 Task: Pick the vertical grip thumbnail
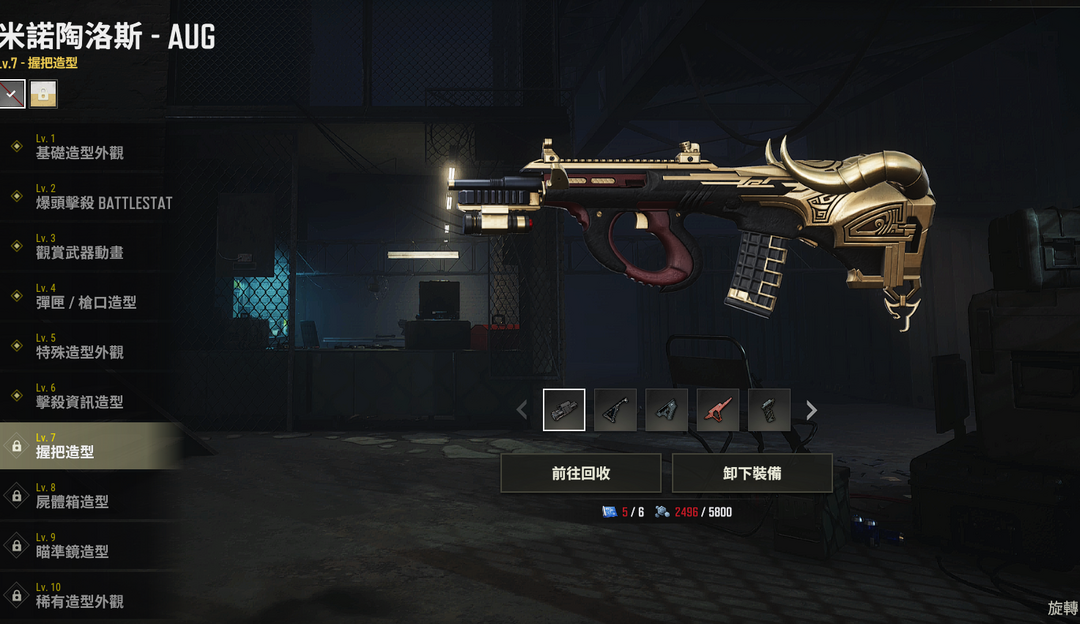769,410
